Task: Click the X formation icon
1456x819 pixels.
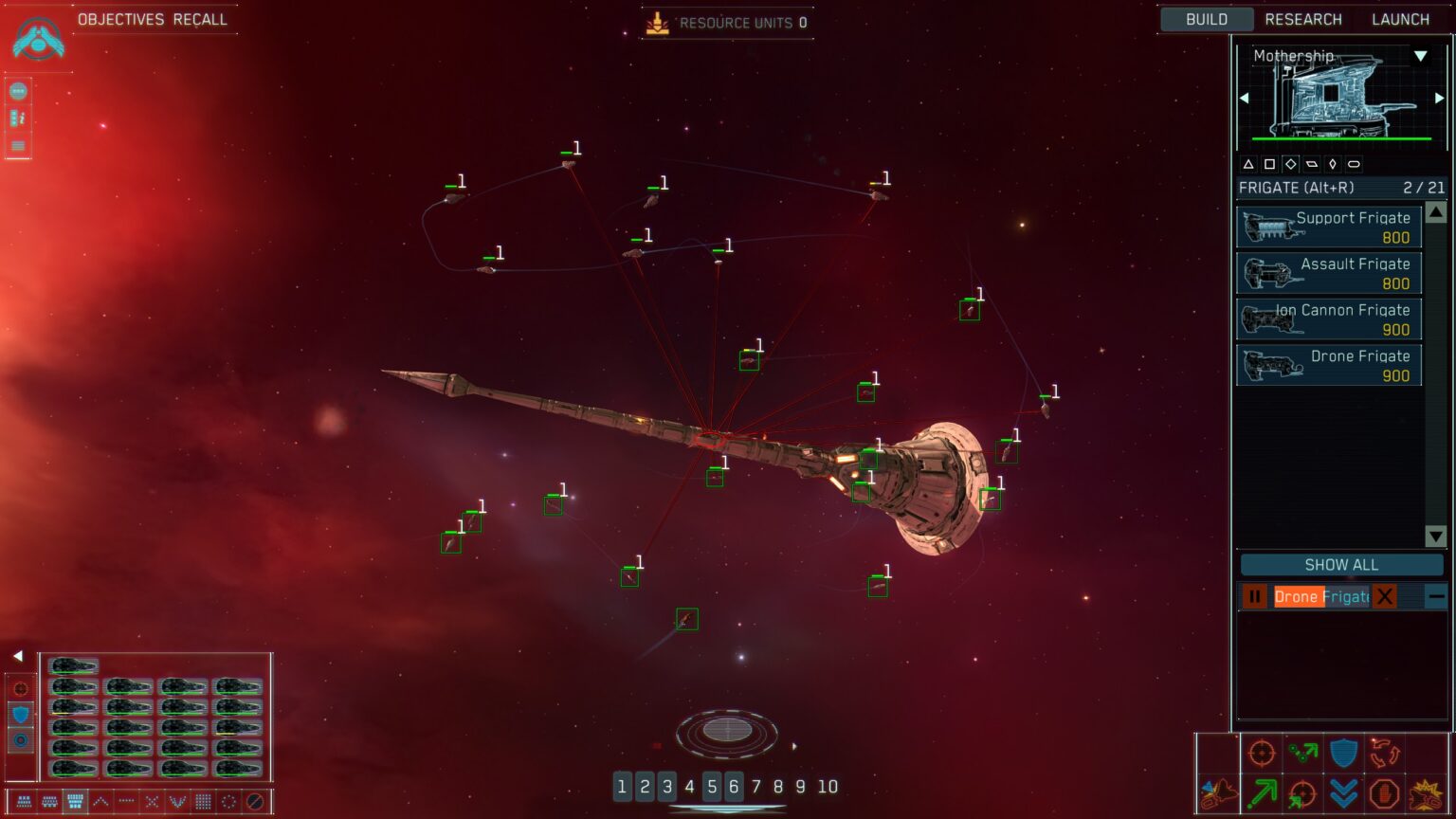Action: (152, 801)
